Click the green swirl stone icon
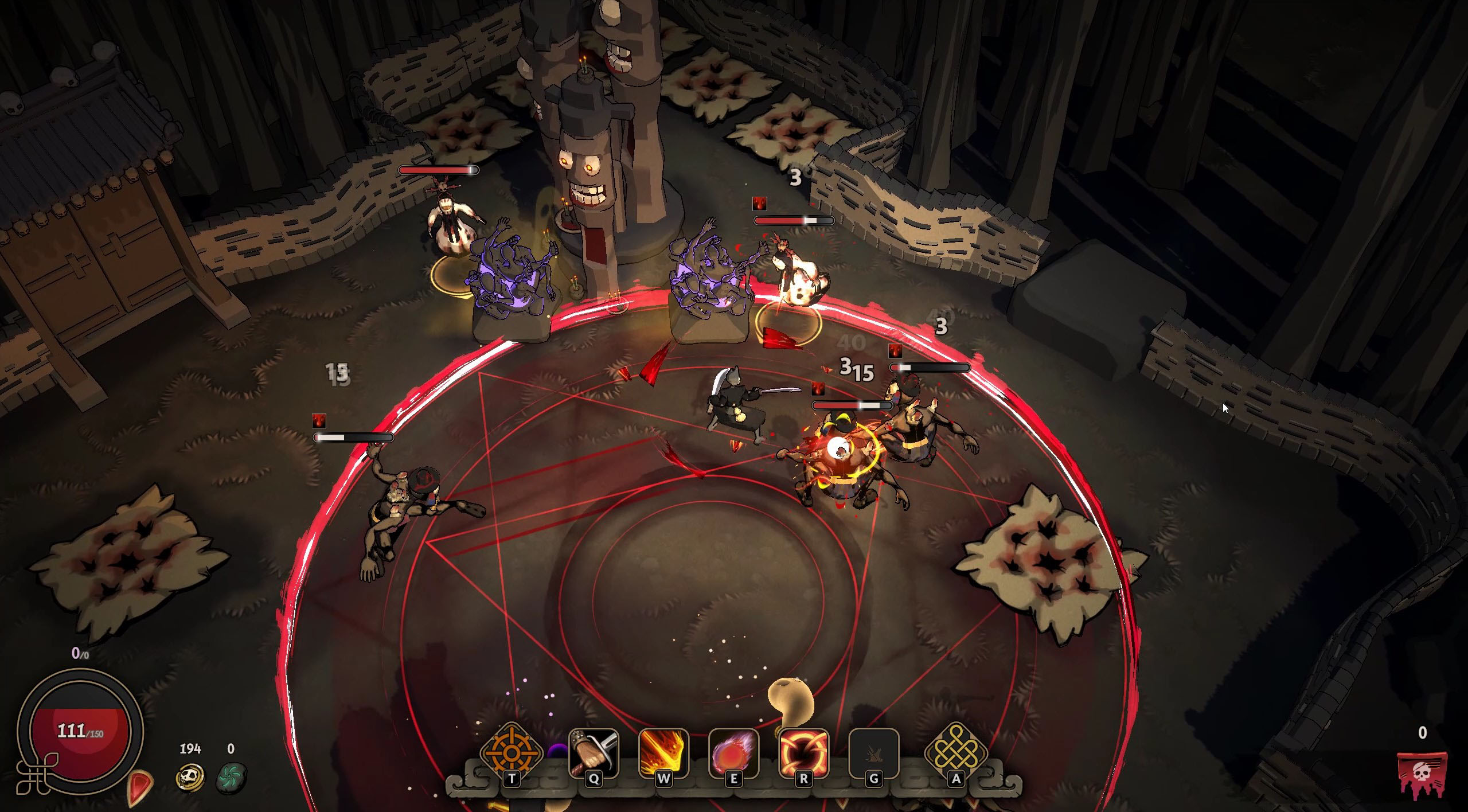Image resolution: width=1468 pixels, height=812 pixels. pos(231,777)
